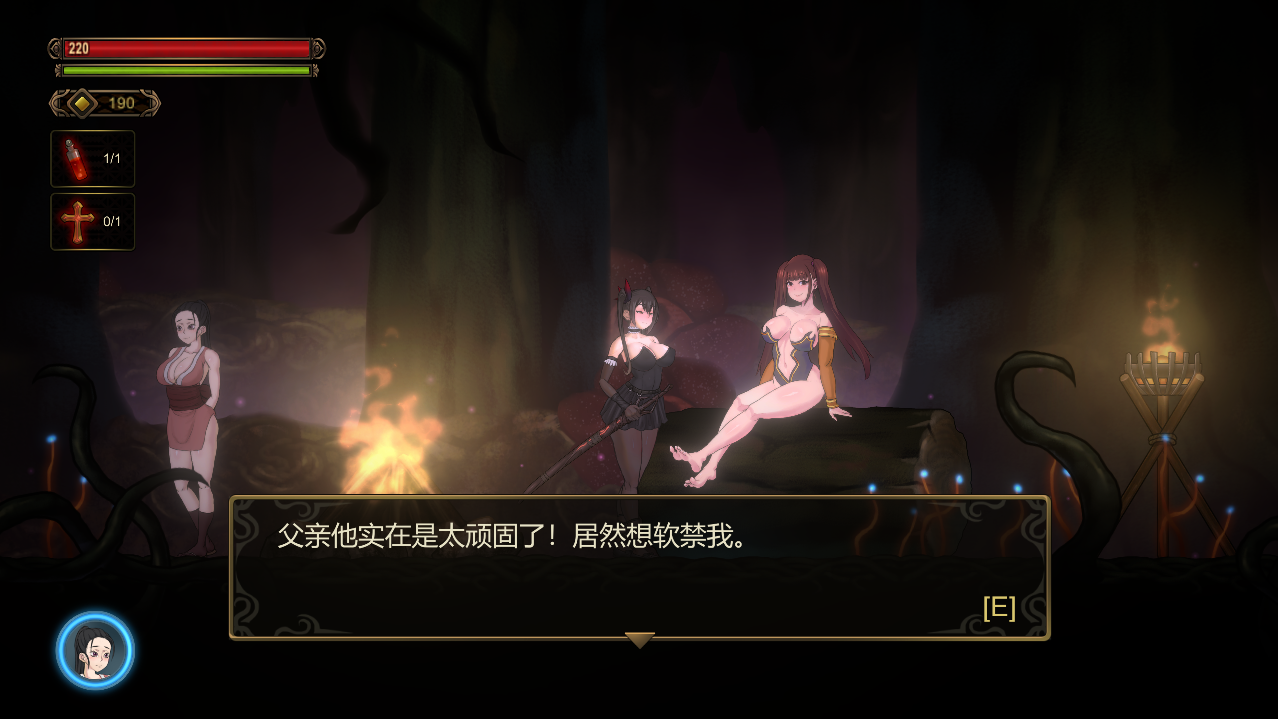Select the red health potion slot
Viewport: 1278px width, 719px height.
point(92,159)
